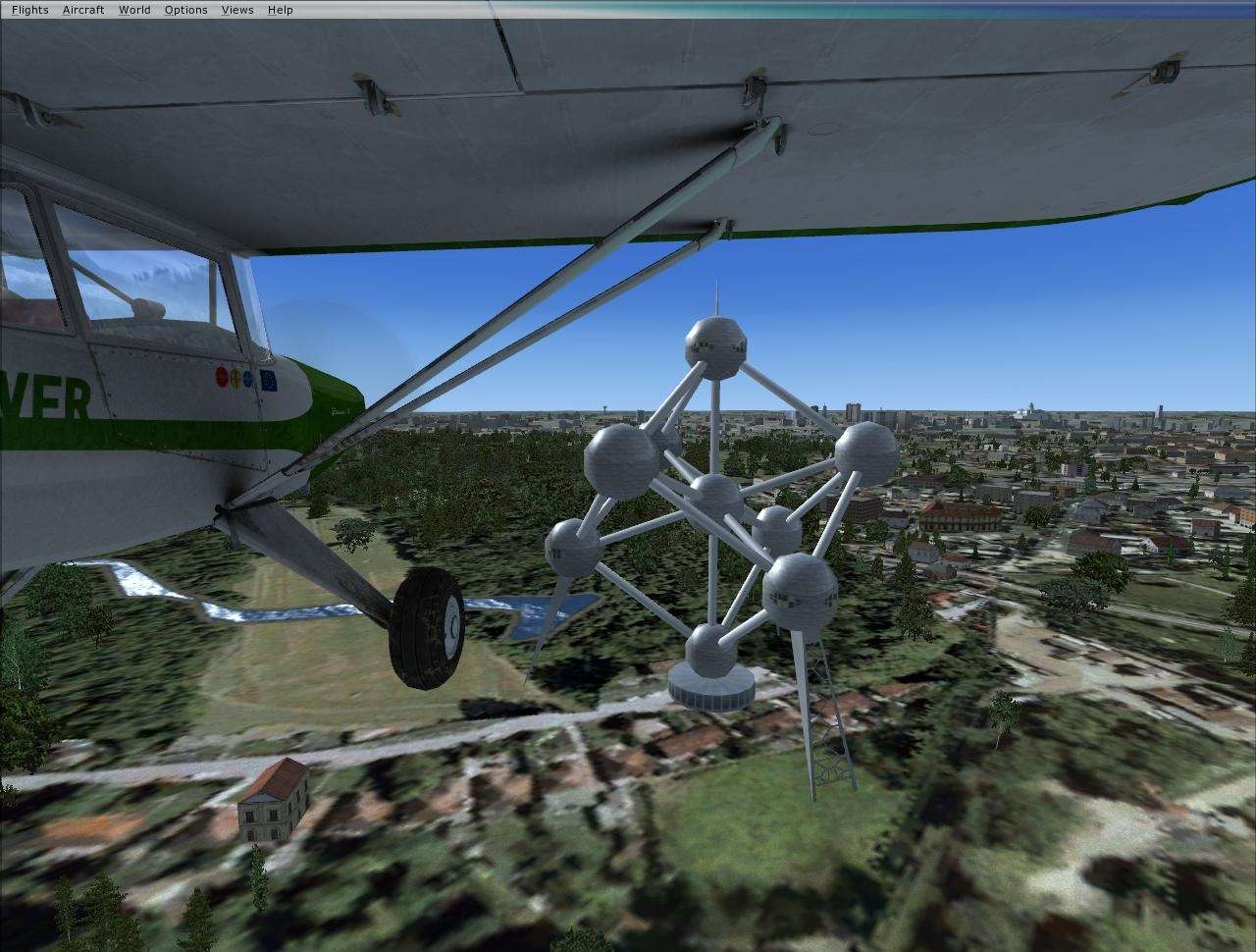Open the Flights menu
Image resolution: width=1256 pixels, height=952 pixels.
coord(28,9)
